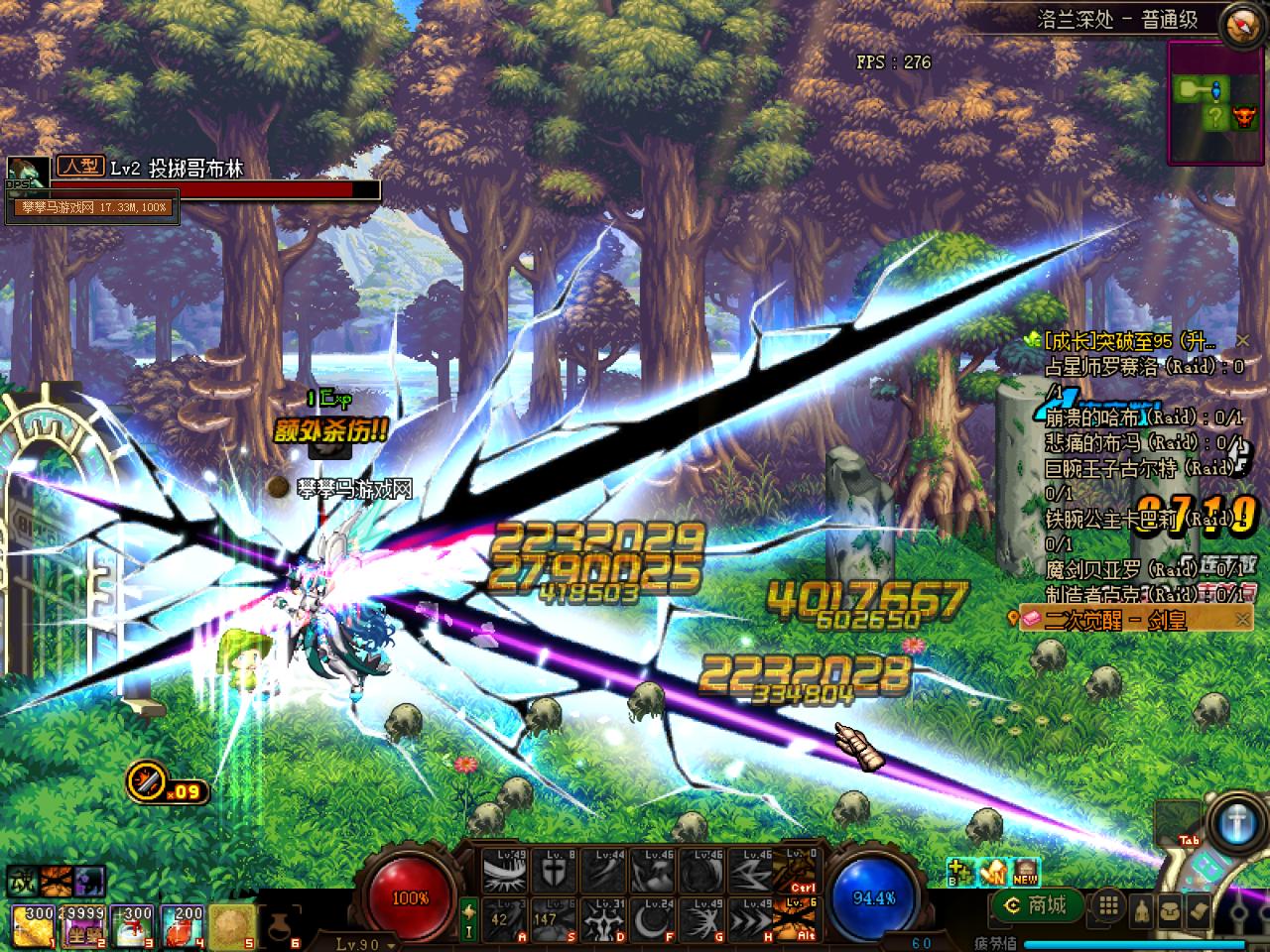
Task: Use the red gem item in quick slot 4
Action: coord(182,924)
